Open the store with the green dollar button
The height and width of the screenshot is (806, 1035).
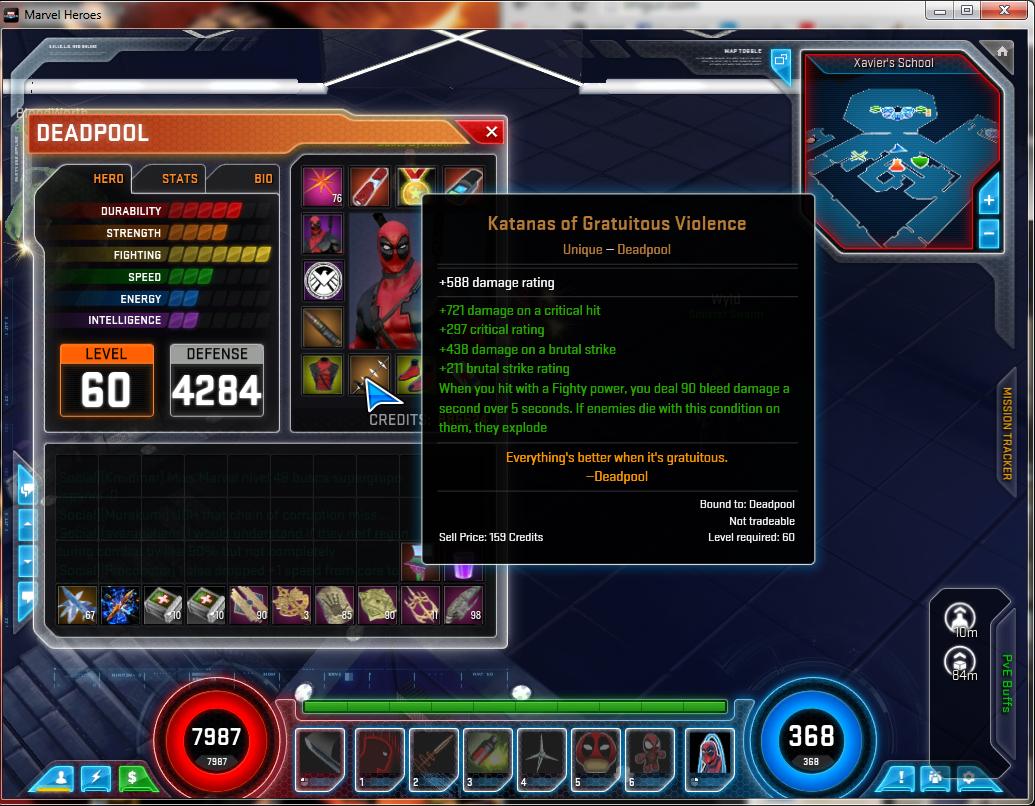click(130, 776)
